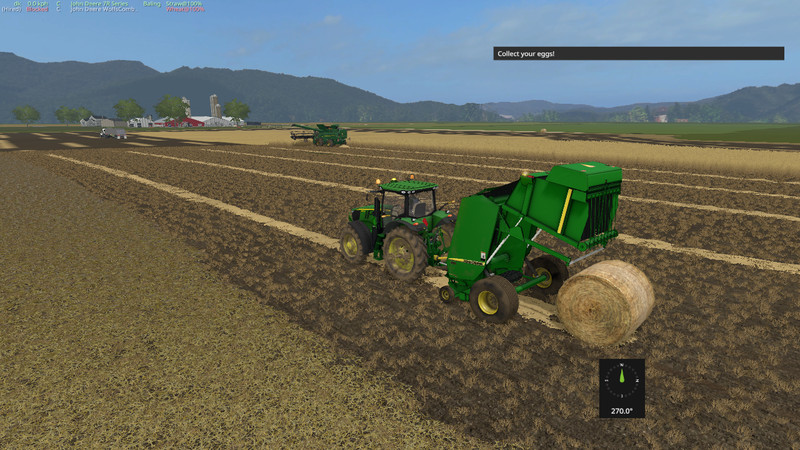Select the compass heading widget
The width and height of the screenshot is (800, 450).
(621, 387)
